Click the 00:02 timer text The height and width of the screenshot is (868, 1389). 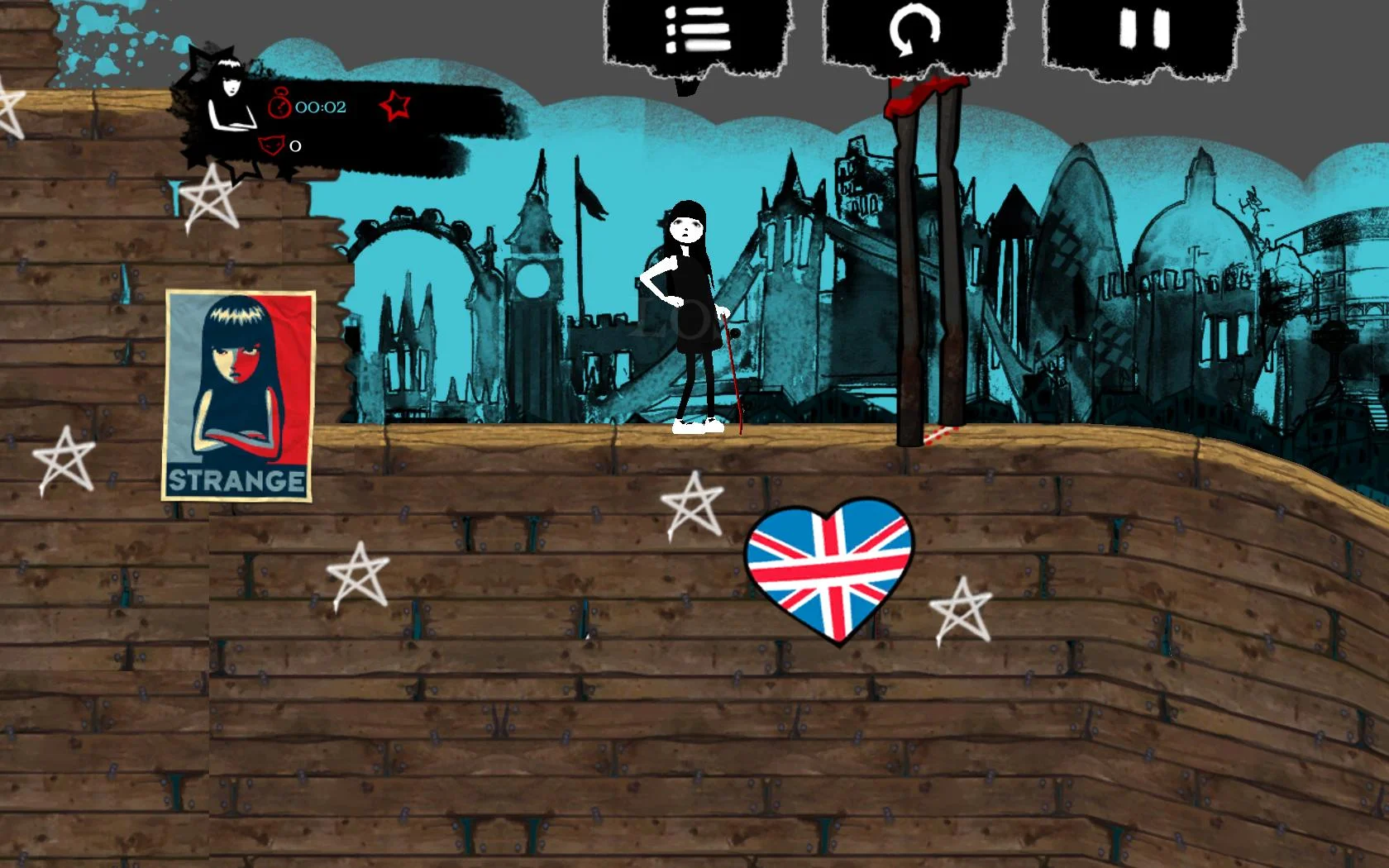point(322,106)
